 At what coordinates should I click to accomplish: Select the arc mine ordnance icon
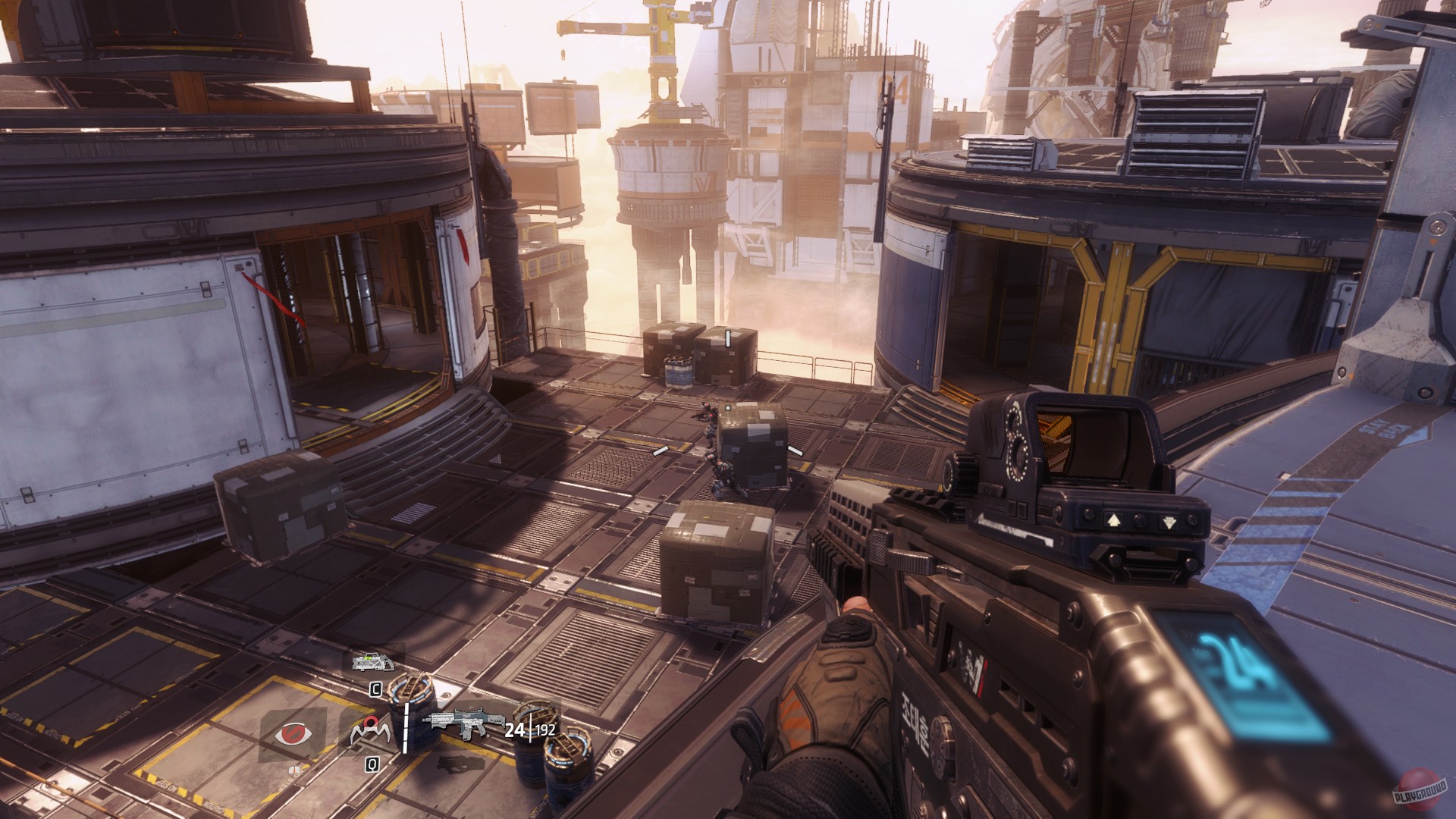(x=372, y=733)
